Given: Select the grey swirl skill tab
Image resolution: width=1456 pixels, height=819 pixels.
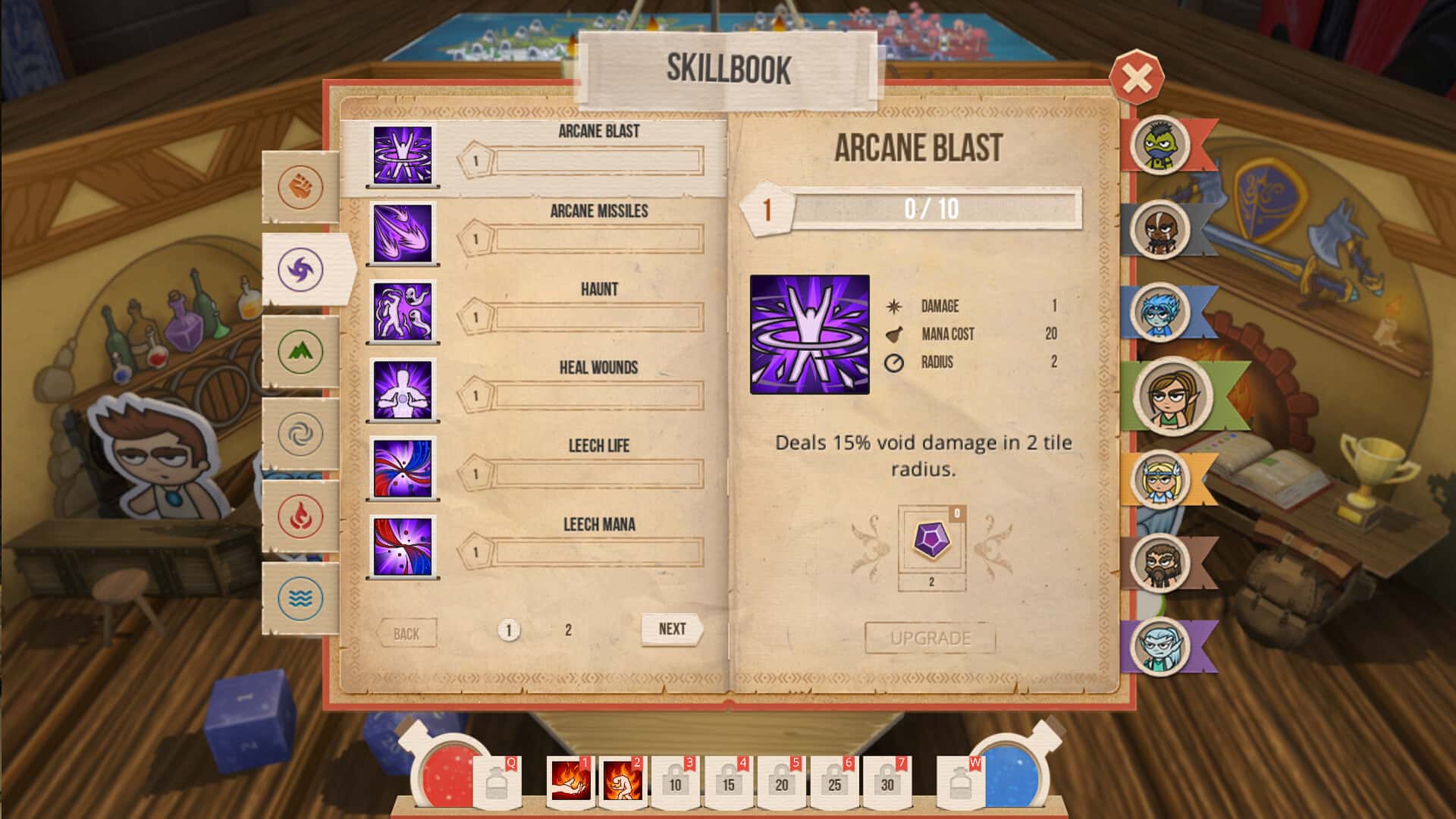Looking at the screenshot, I should click(300, 434).
